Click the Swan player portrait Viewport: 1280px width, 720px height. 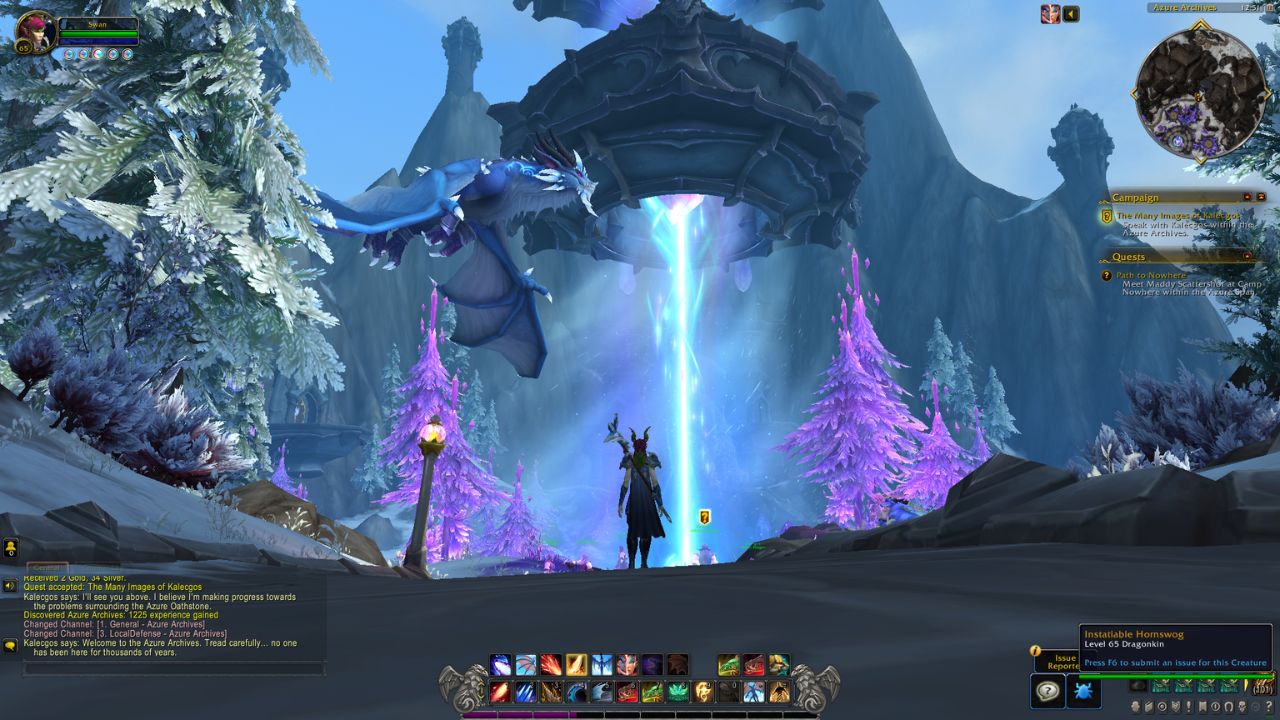[x=36, y=32]
